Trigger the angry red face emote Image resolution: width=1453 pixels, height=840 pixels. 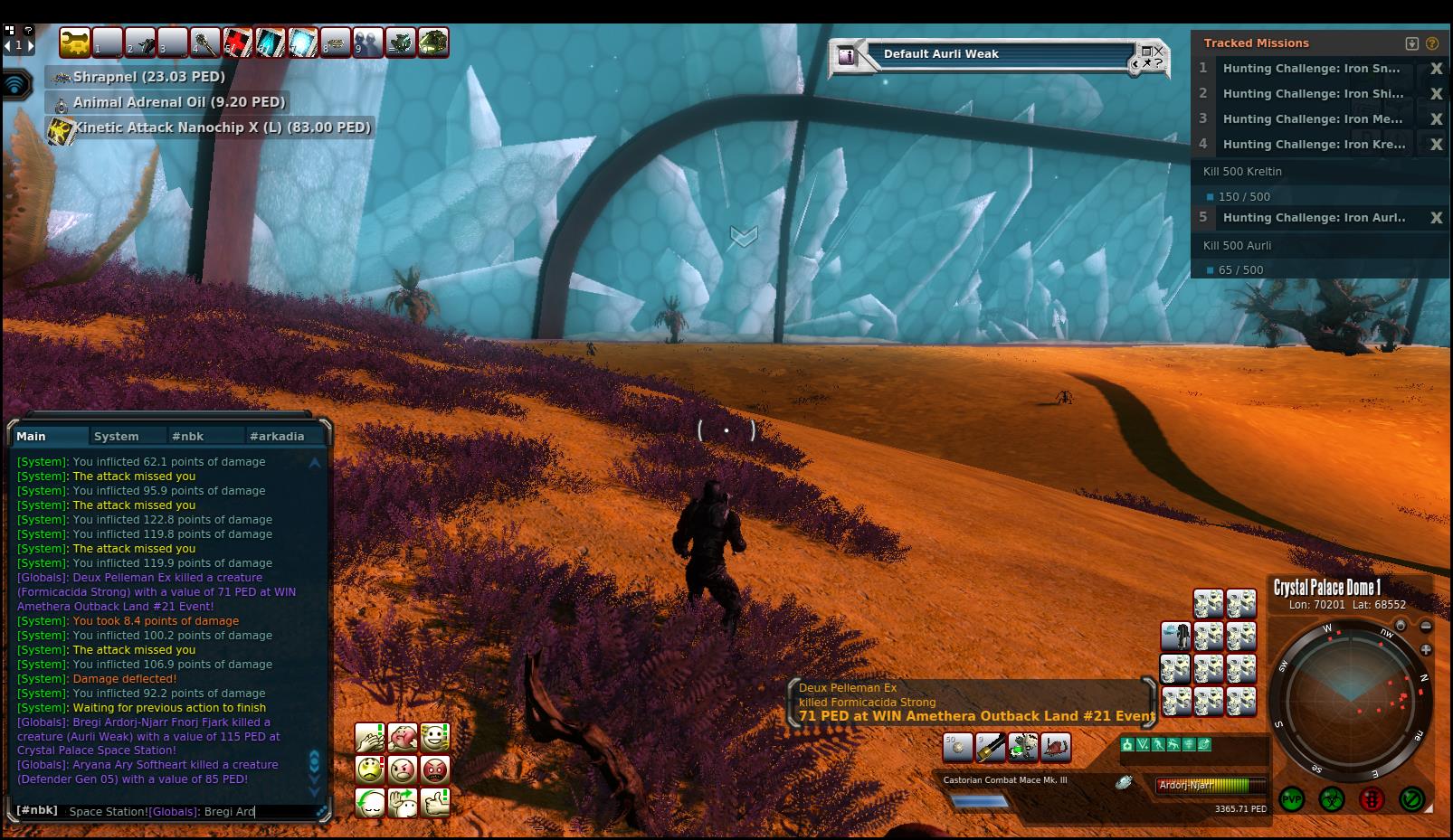point(435,770)
